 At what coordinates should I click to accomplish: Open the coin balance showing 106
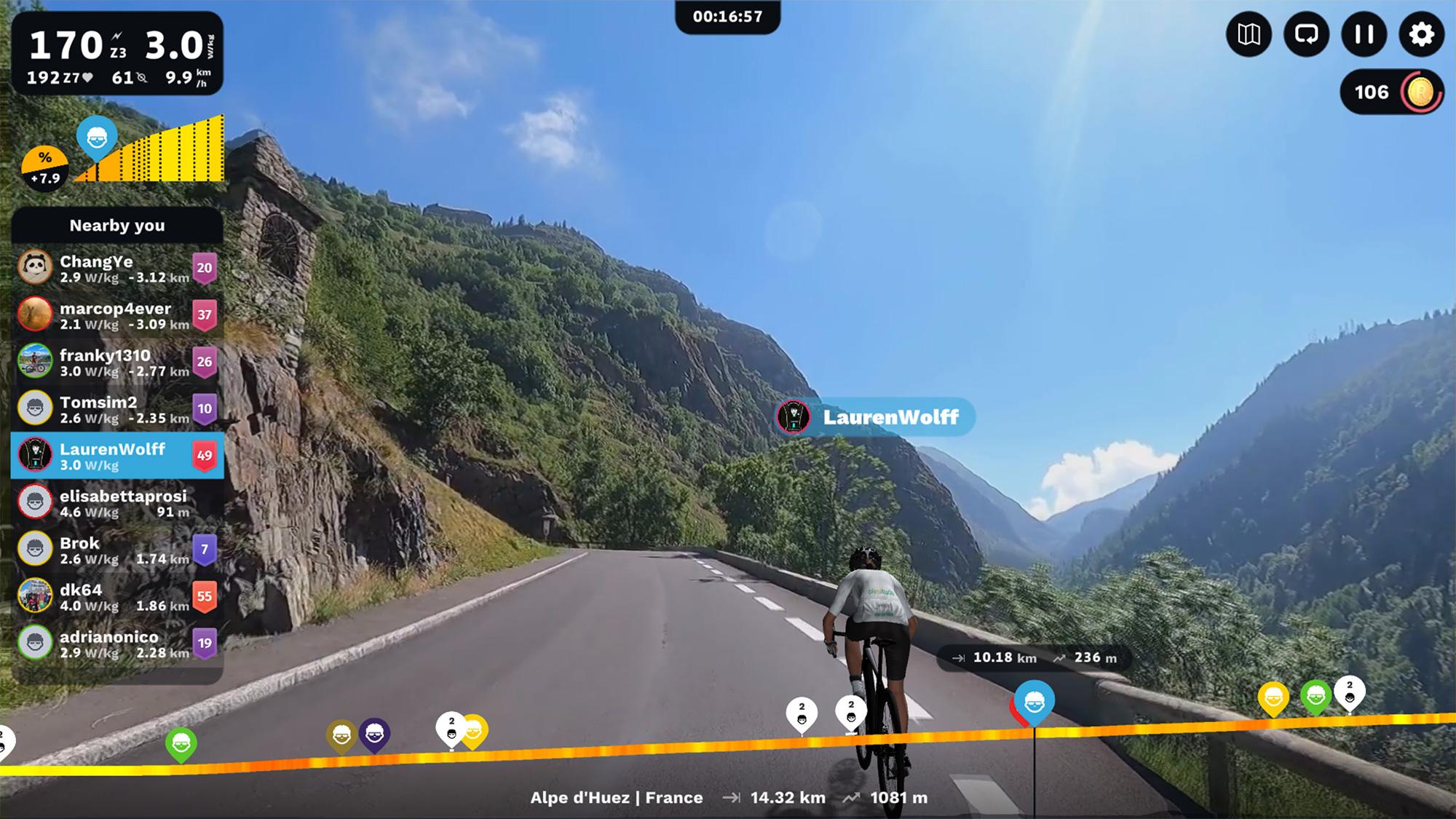tap(1392, 92)
